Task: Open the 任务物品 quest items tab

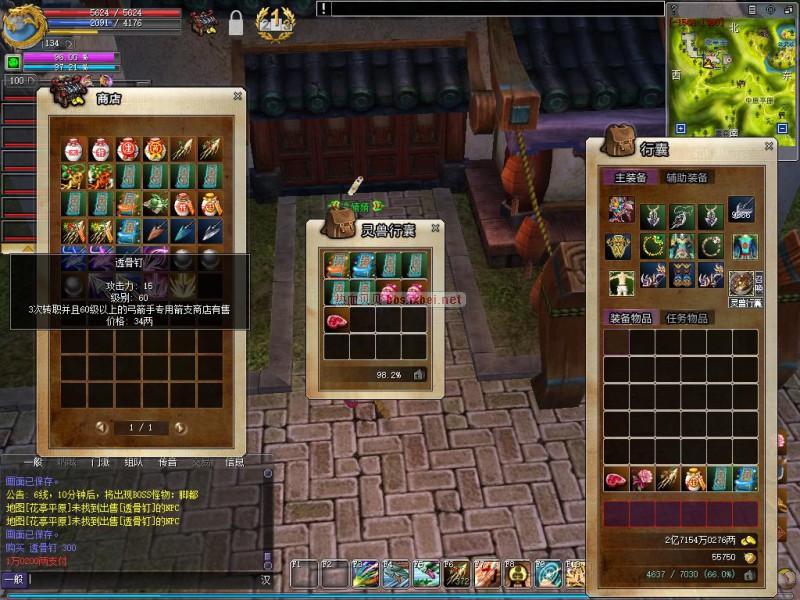Action: pyautogui.click(x=688, y=318)
